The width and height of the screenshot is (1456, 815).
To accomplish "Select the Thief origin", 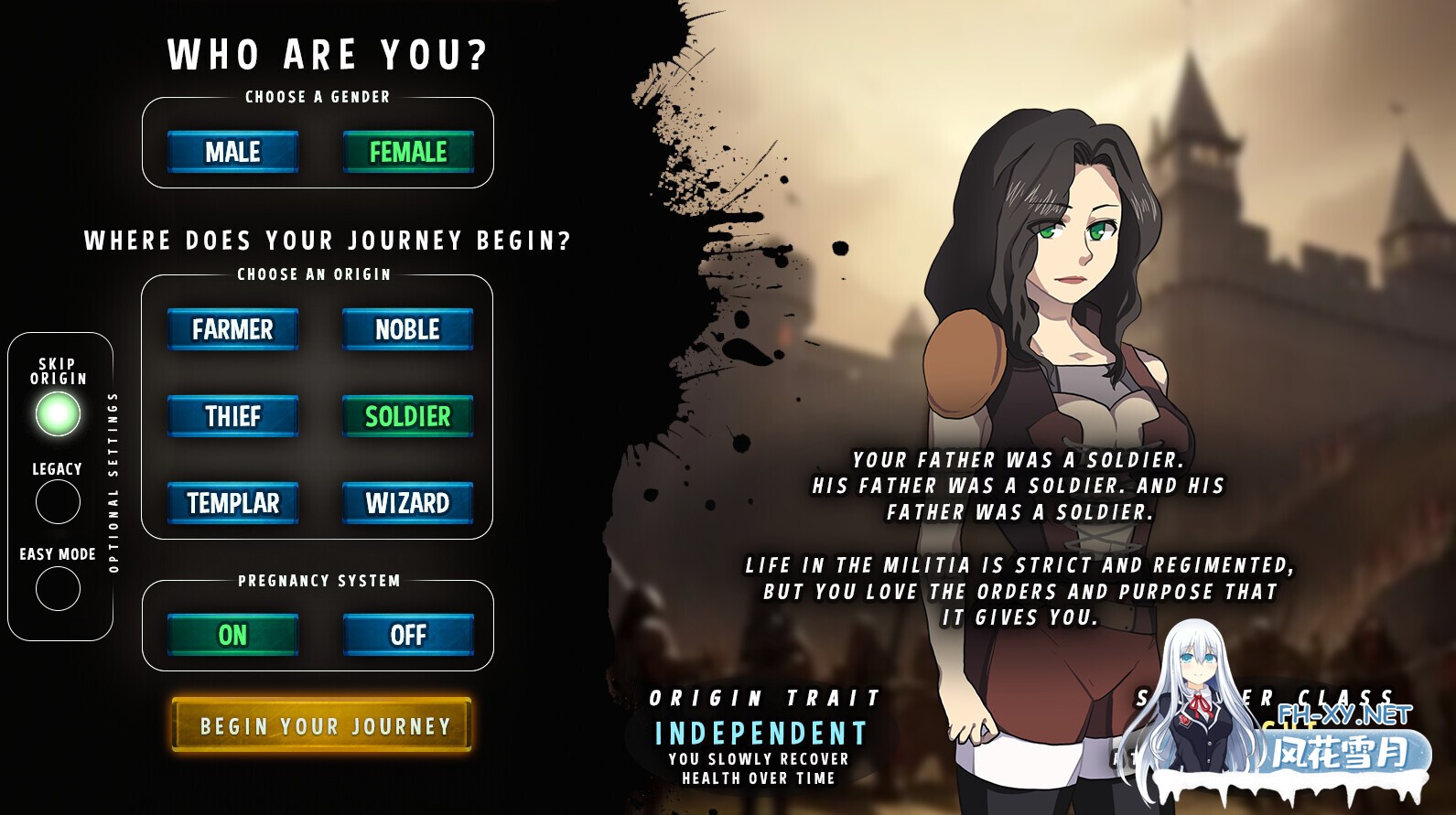I will pyautogui.click(x=232, y=416).
